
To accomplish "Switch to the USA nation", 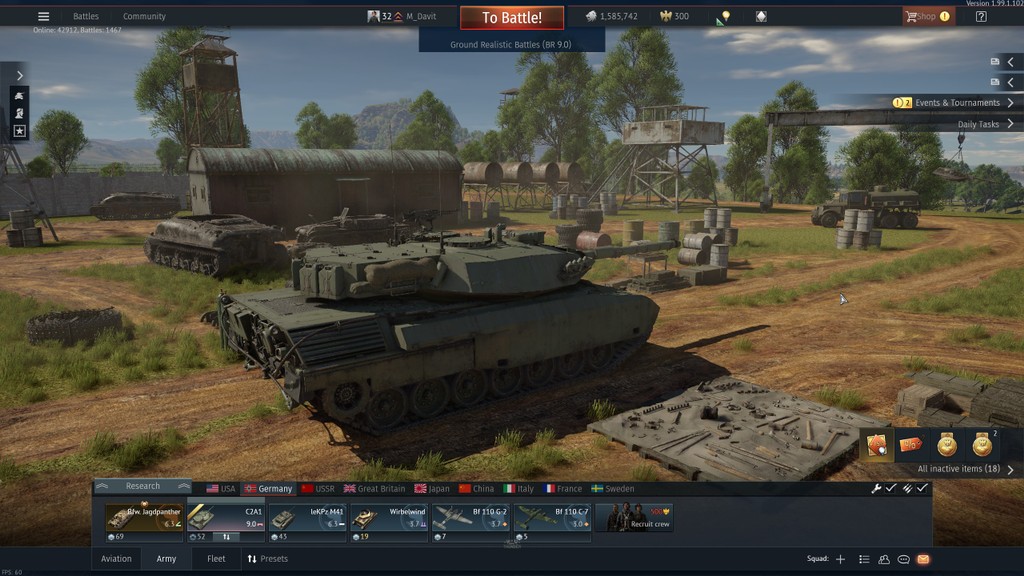I will tap(221, 489).
